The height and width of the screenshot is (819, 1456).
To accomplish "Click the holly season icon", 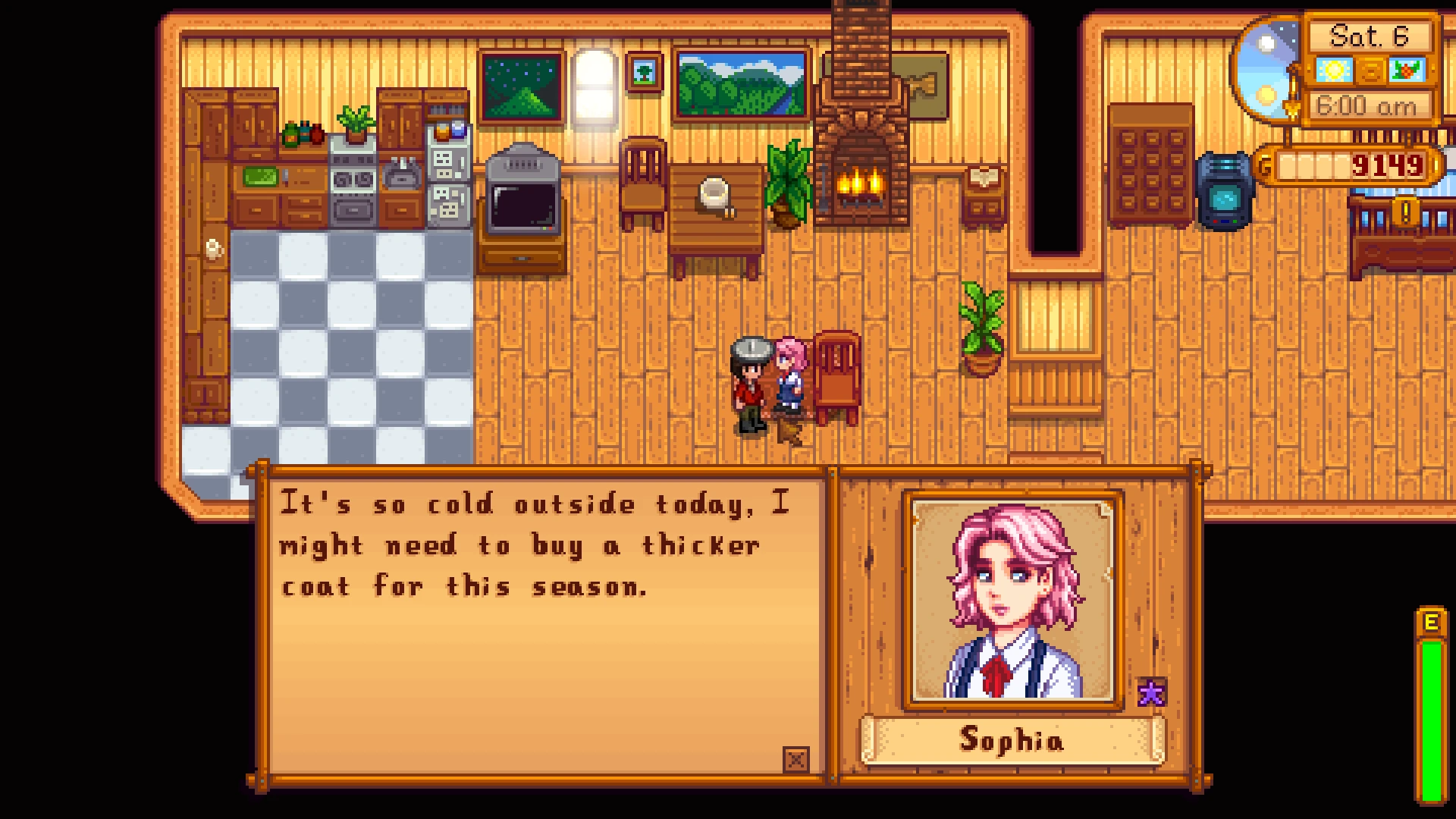I will 1407,71.
